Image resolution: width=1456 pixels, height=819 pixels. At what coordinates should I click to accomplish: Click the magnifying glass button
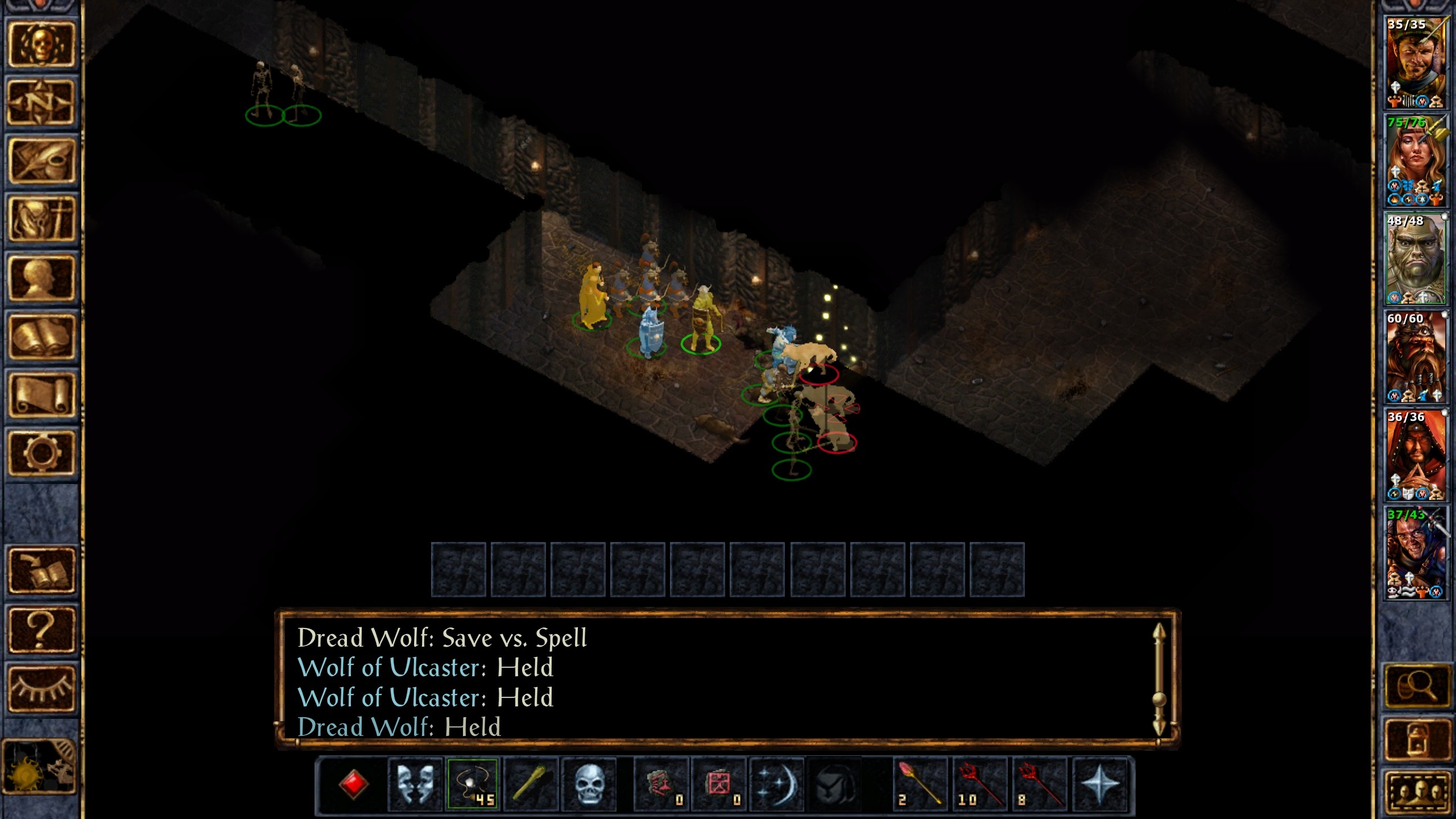pos(1416,688)
